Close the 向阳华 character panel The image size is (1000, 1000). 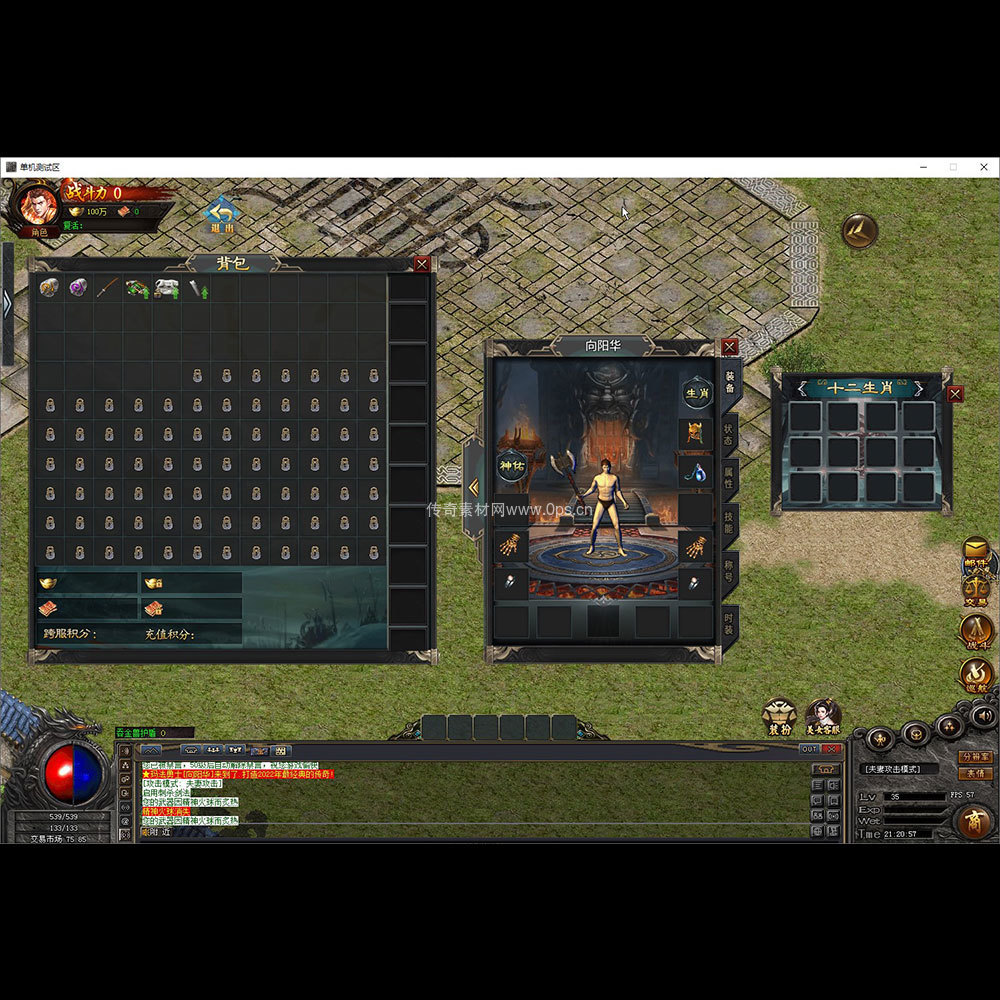coord(730,346)
